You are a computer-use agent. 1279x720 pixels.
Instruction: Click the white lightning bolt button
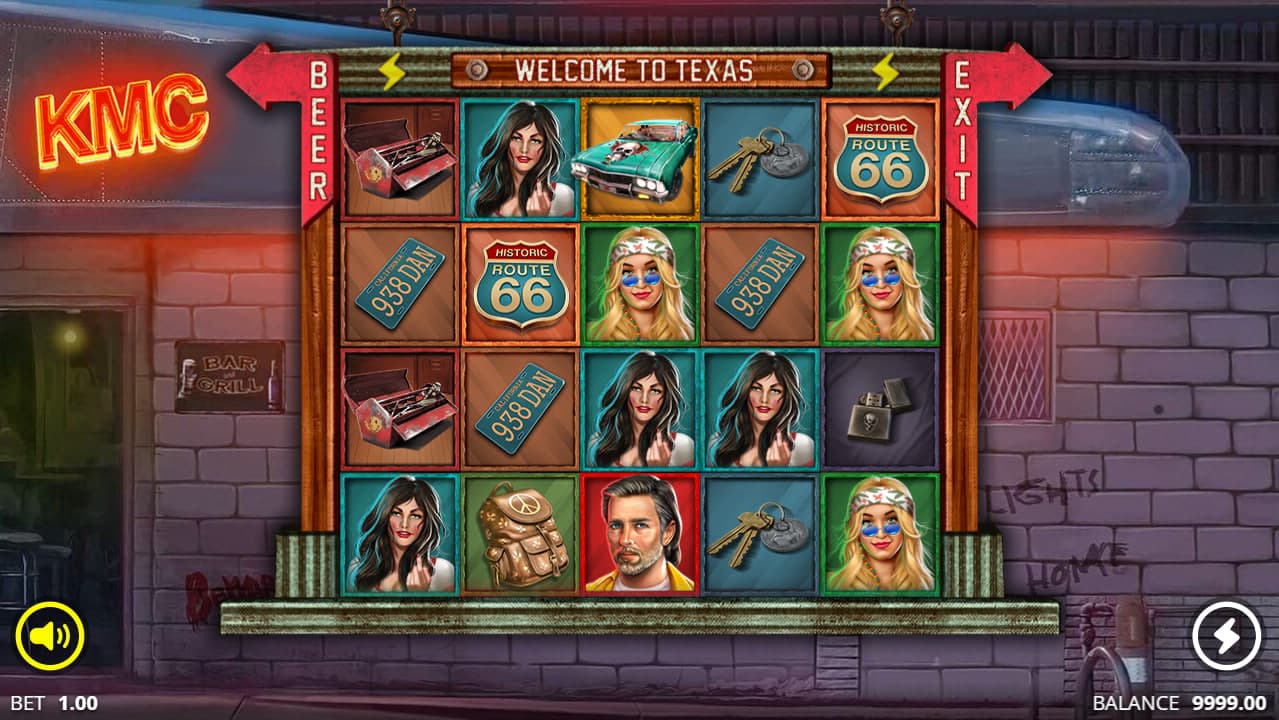click(x=1227, y=636)
